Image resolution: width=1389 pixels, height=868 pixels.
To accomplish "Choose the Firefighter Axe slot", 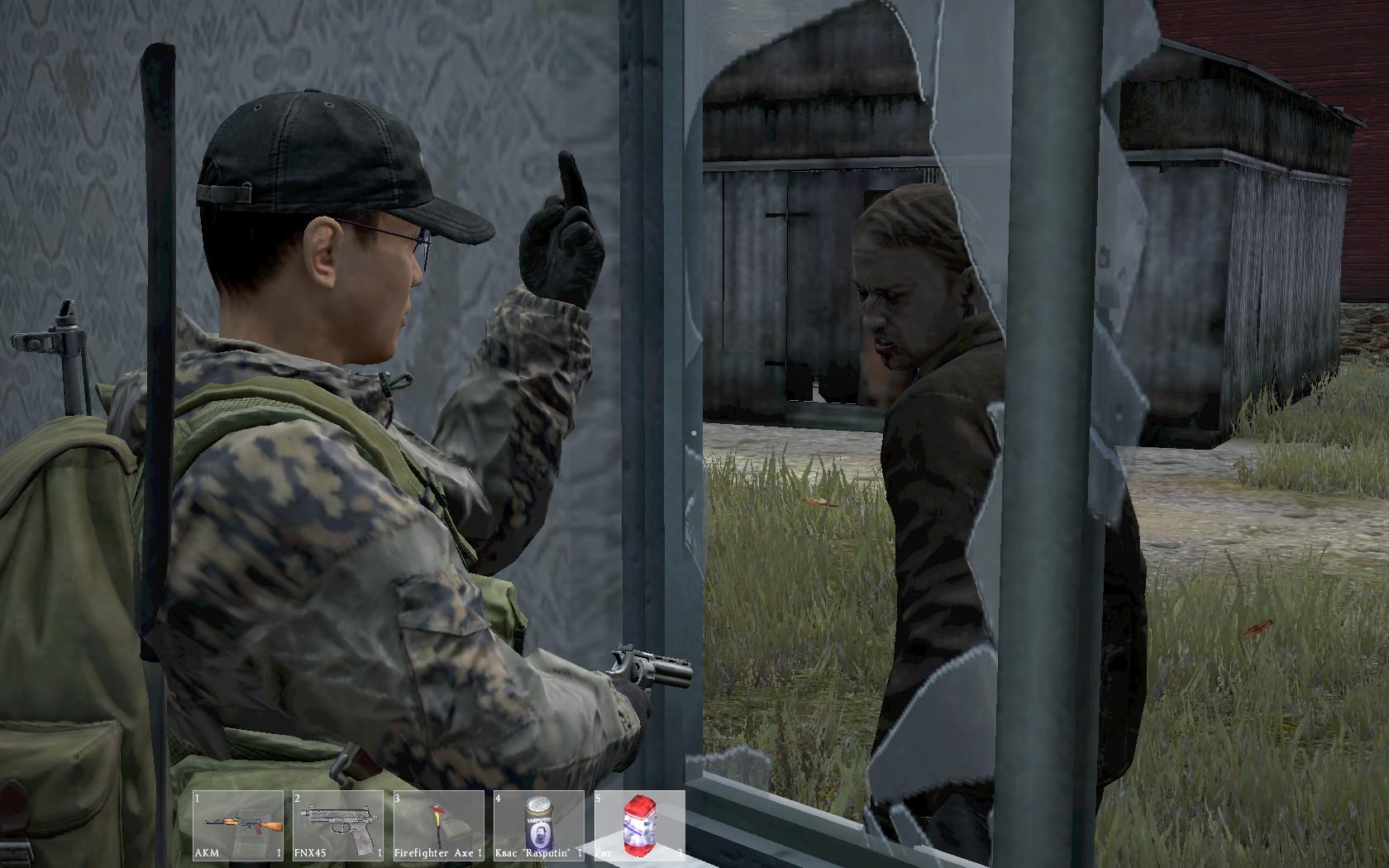I will (x=439, y=827).
